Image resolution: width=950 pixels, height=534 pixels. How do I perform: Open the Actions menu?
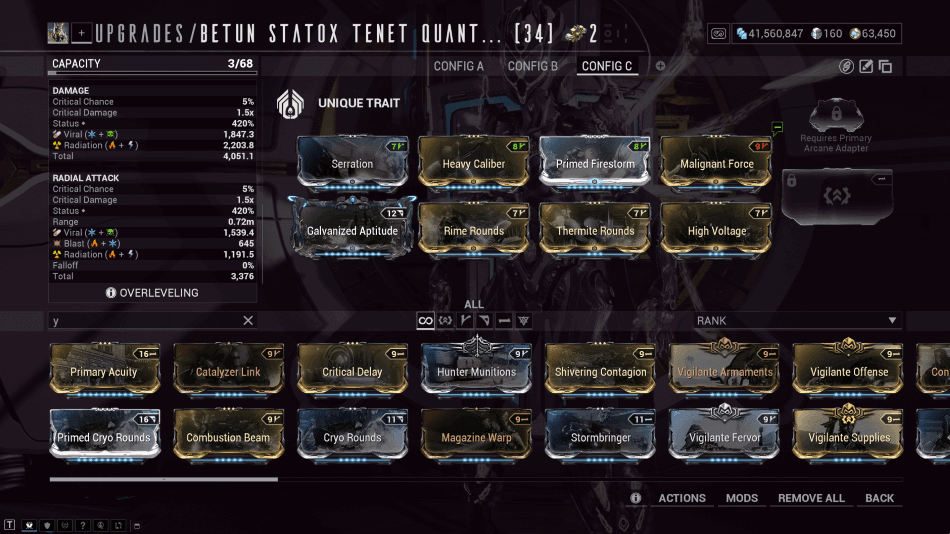(x=682, y=498)
